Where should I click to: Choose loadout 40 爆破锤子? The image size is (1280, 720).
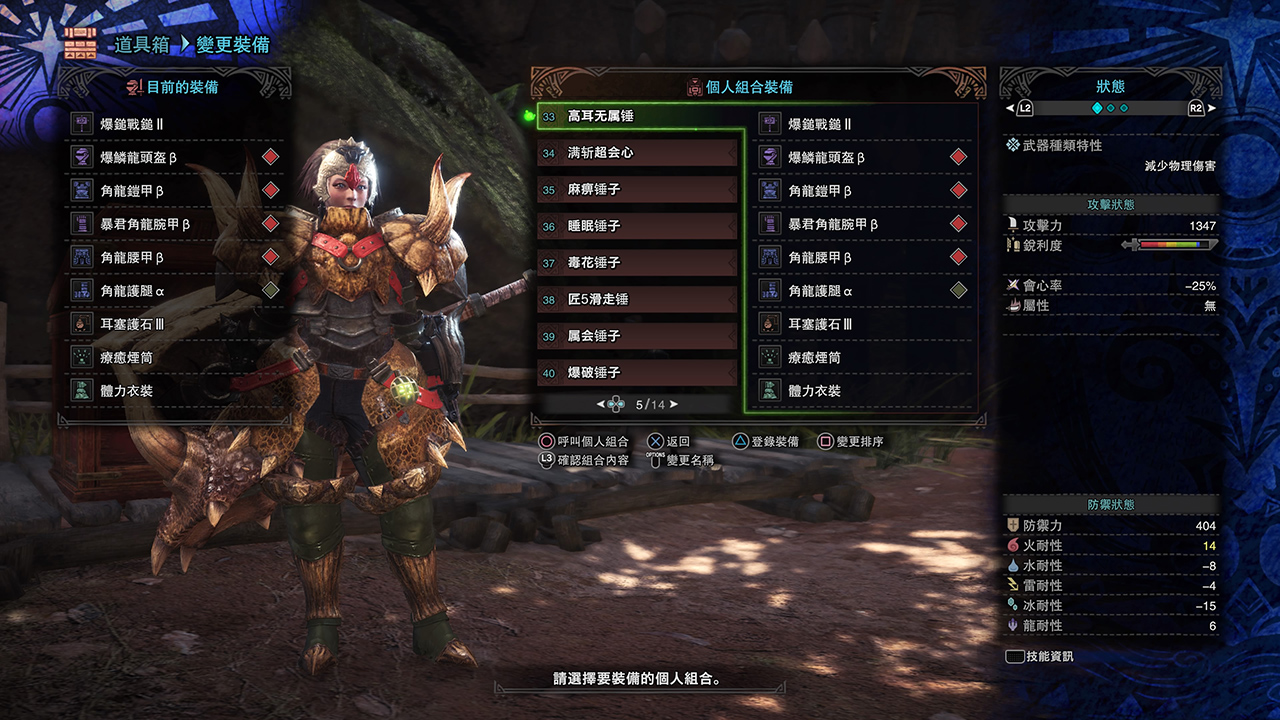click(638, 373)
